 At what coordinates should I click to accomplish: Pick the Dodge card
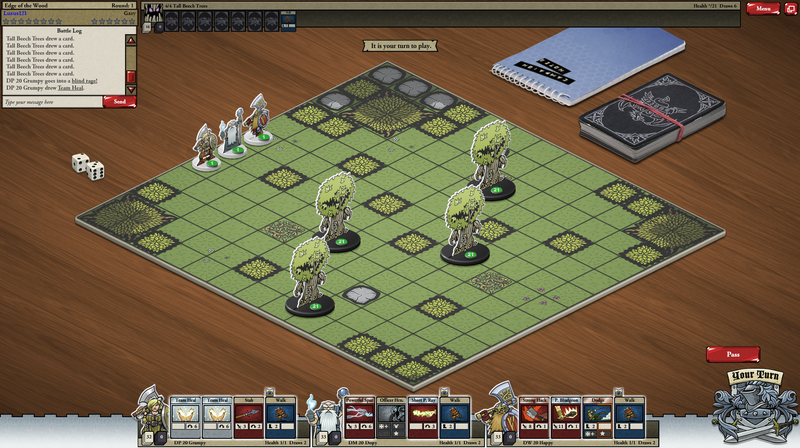(597, 414)
